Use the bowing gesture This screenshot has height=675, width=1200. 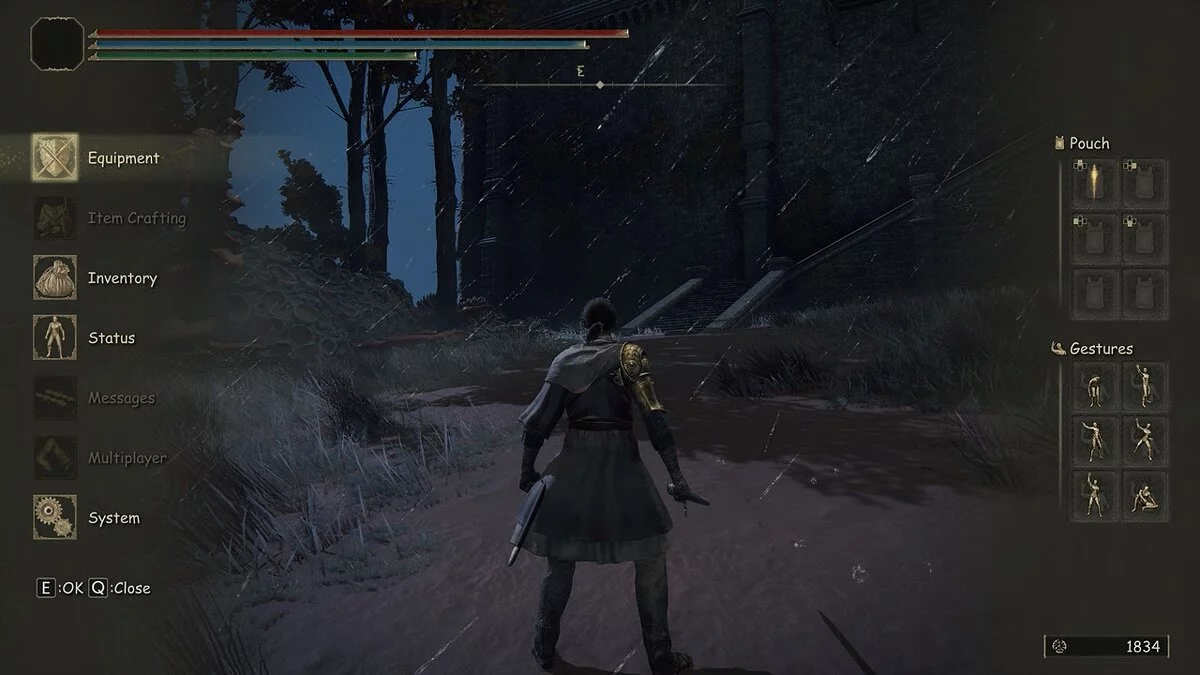point(1094,385)
